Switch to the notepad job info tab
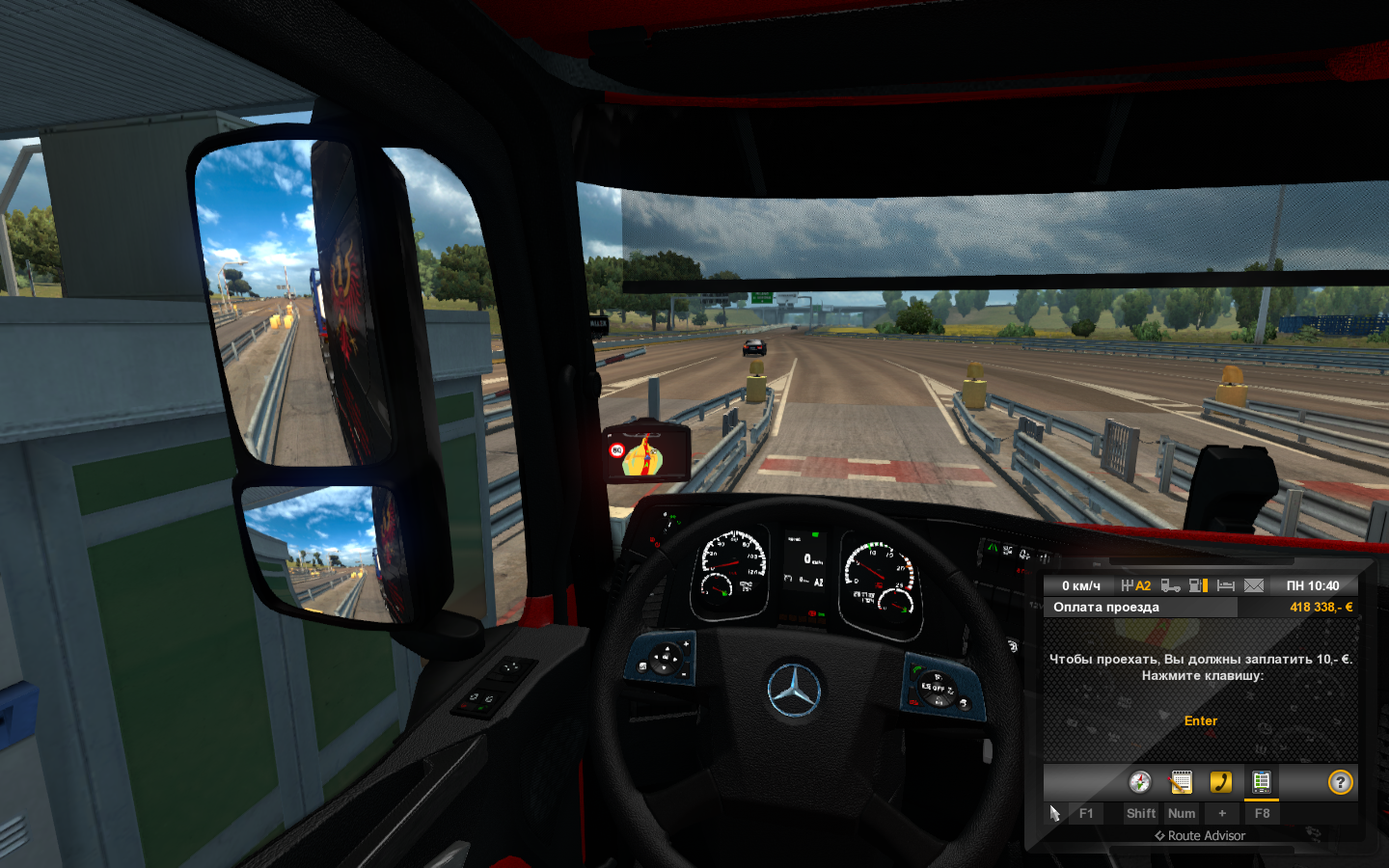The width and height of the screenshot is (1389, 868). pyautogui.click(x=1181, y=782)
